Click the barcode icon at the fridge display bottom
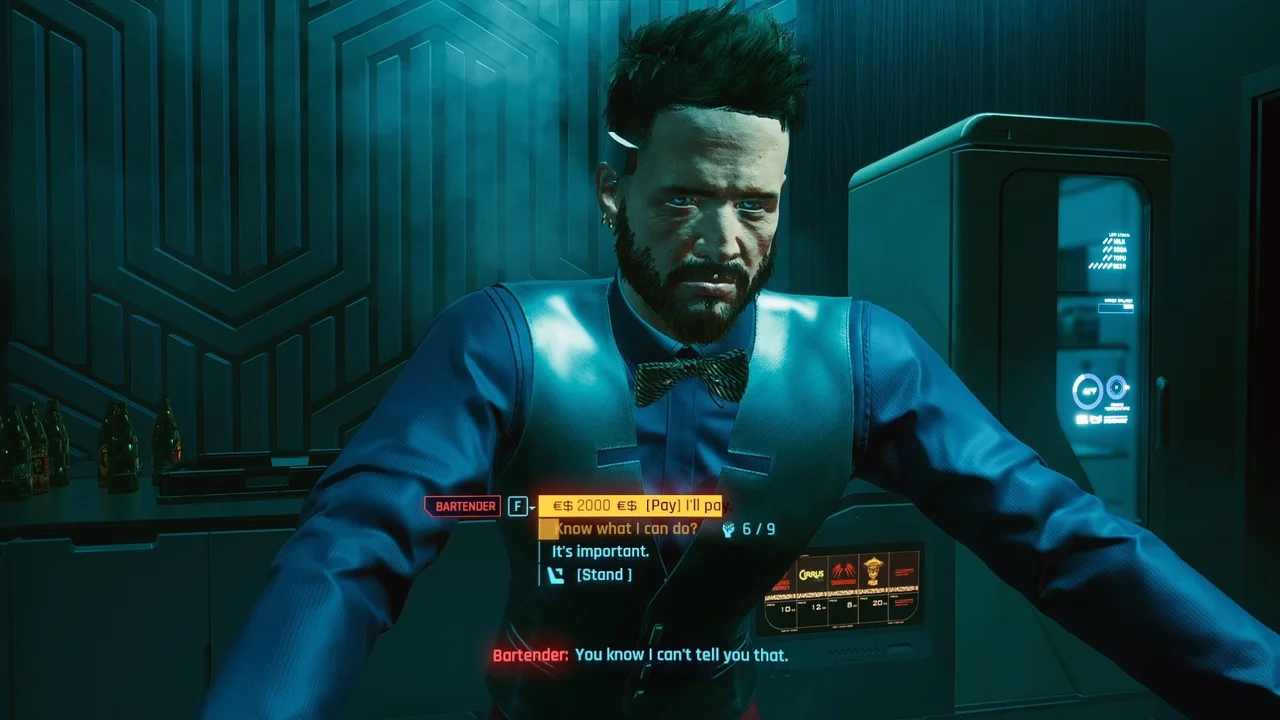The image size is (1280, 720). coord(1082,418)
